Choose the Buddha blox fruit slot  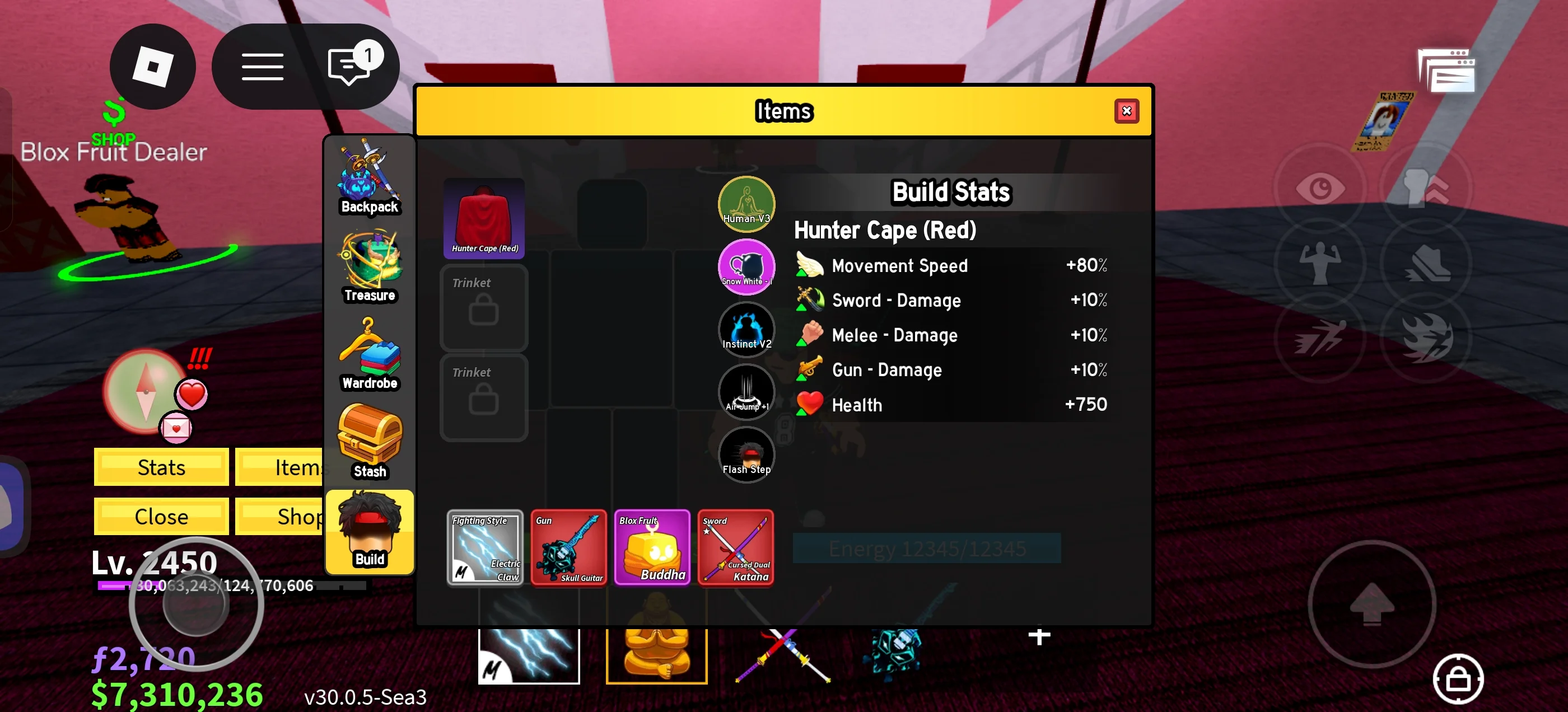[x=652, y=547]
